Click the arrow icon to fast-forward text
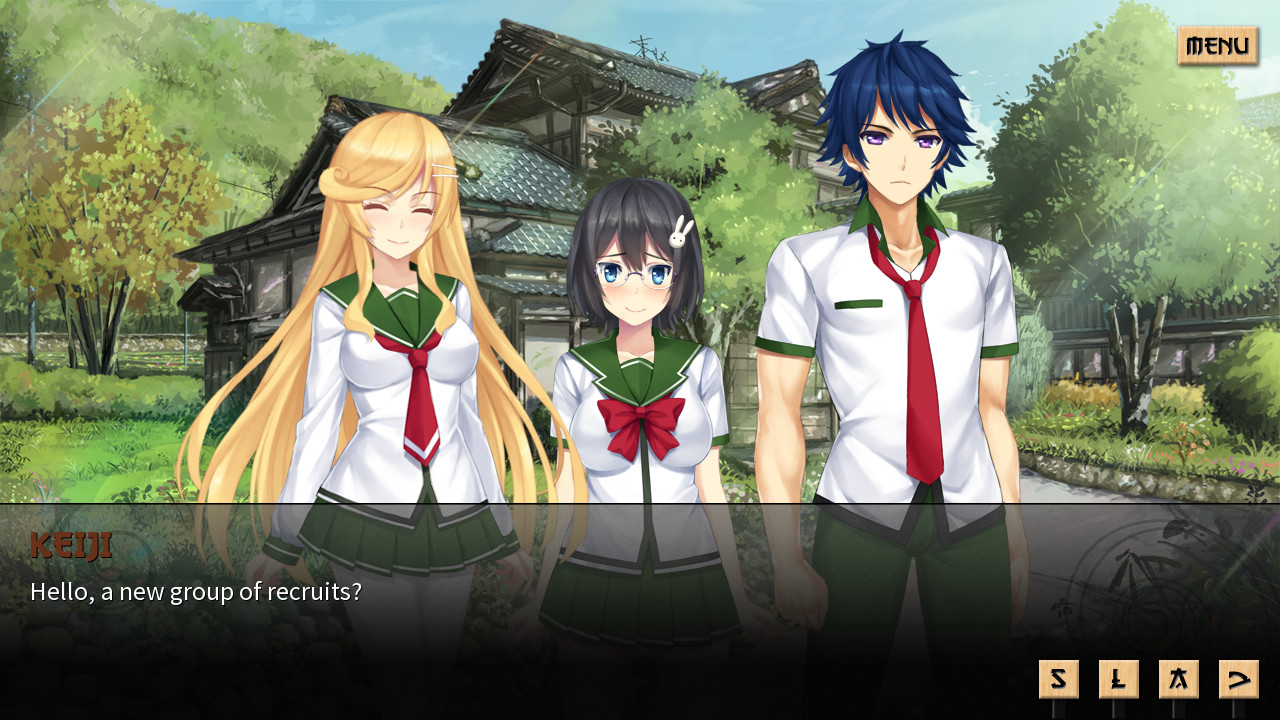 pos(1238,677)
